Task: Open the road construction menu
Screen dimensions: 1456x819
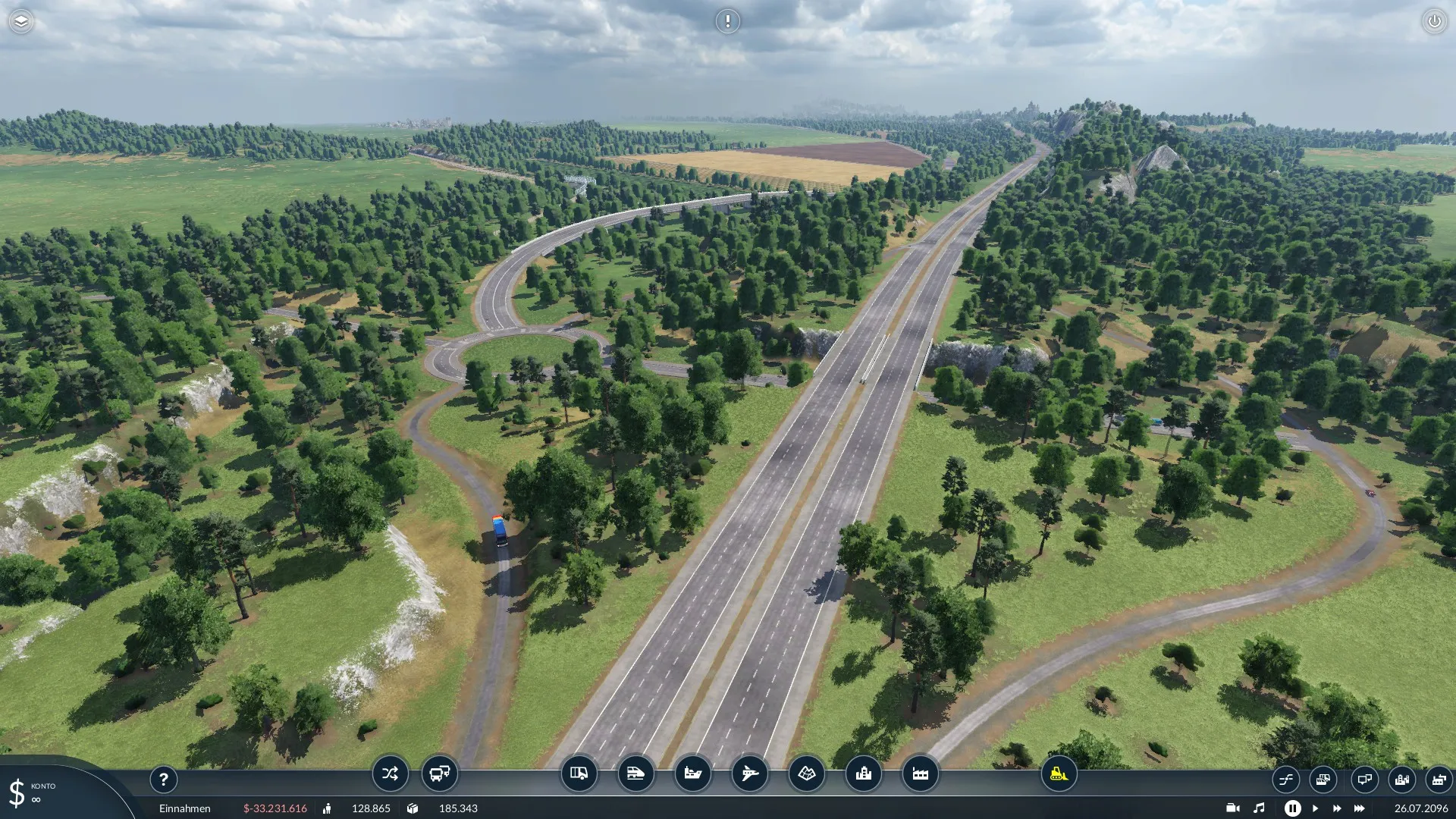Action: pyautogui.click(x=579, y=773)
